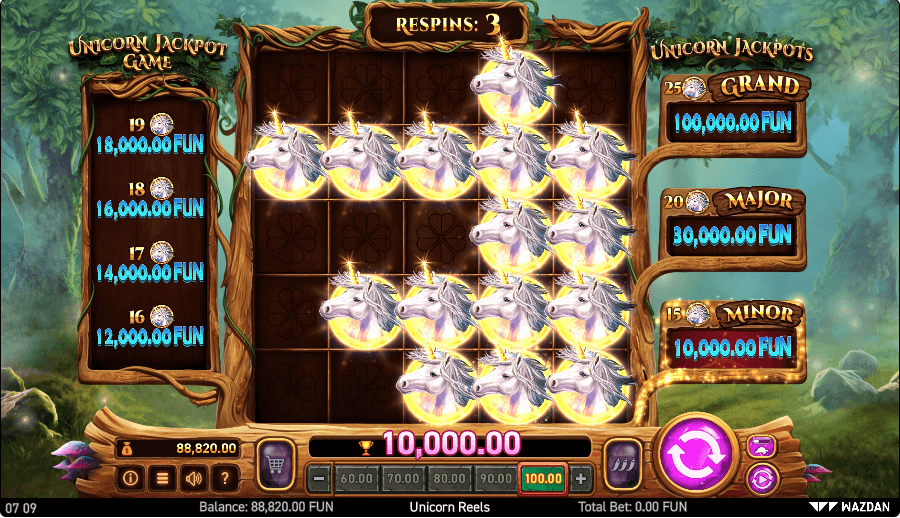
Task: Select the 70.00 bet value
Action: [403, 479]
